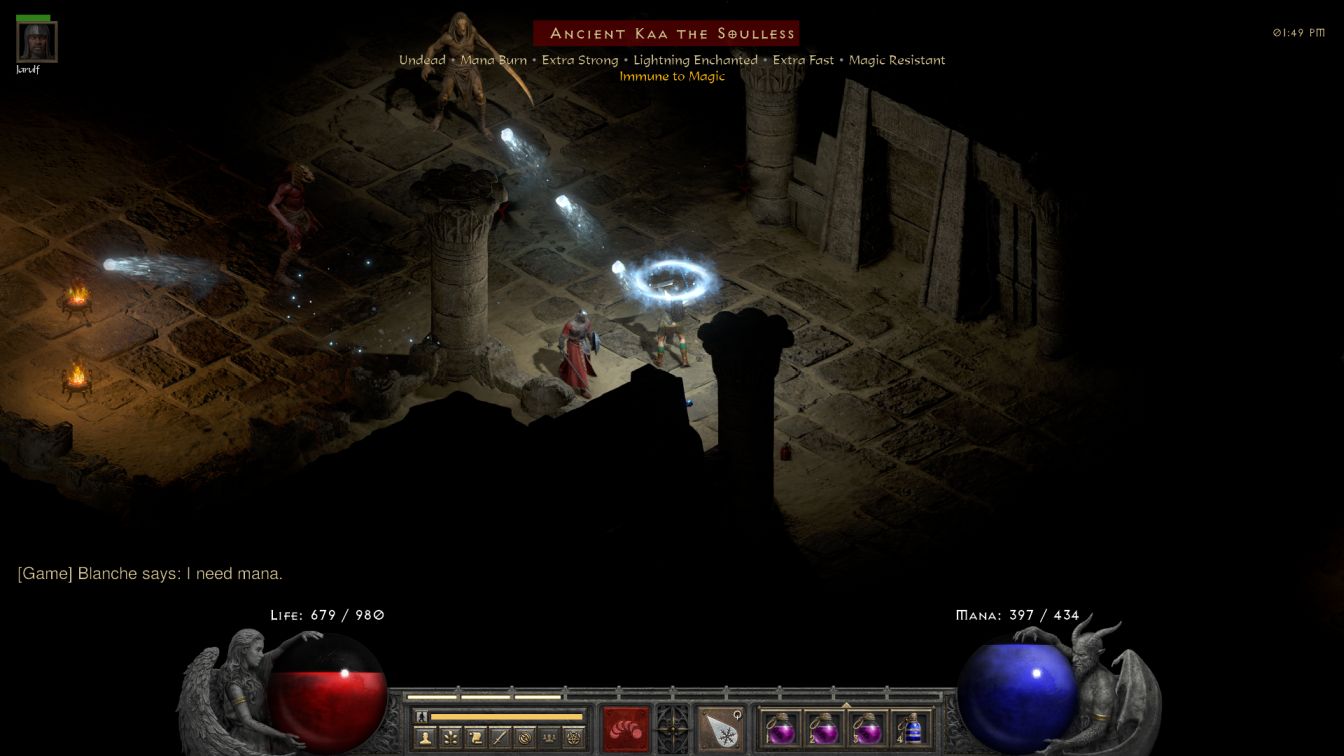This screenshot has height=756, width=1344.
Task: Expand the potion belt with the small arrow
Action: coord(846,705)
